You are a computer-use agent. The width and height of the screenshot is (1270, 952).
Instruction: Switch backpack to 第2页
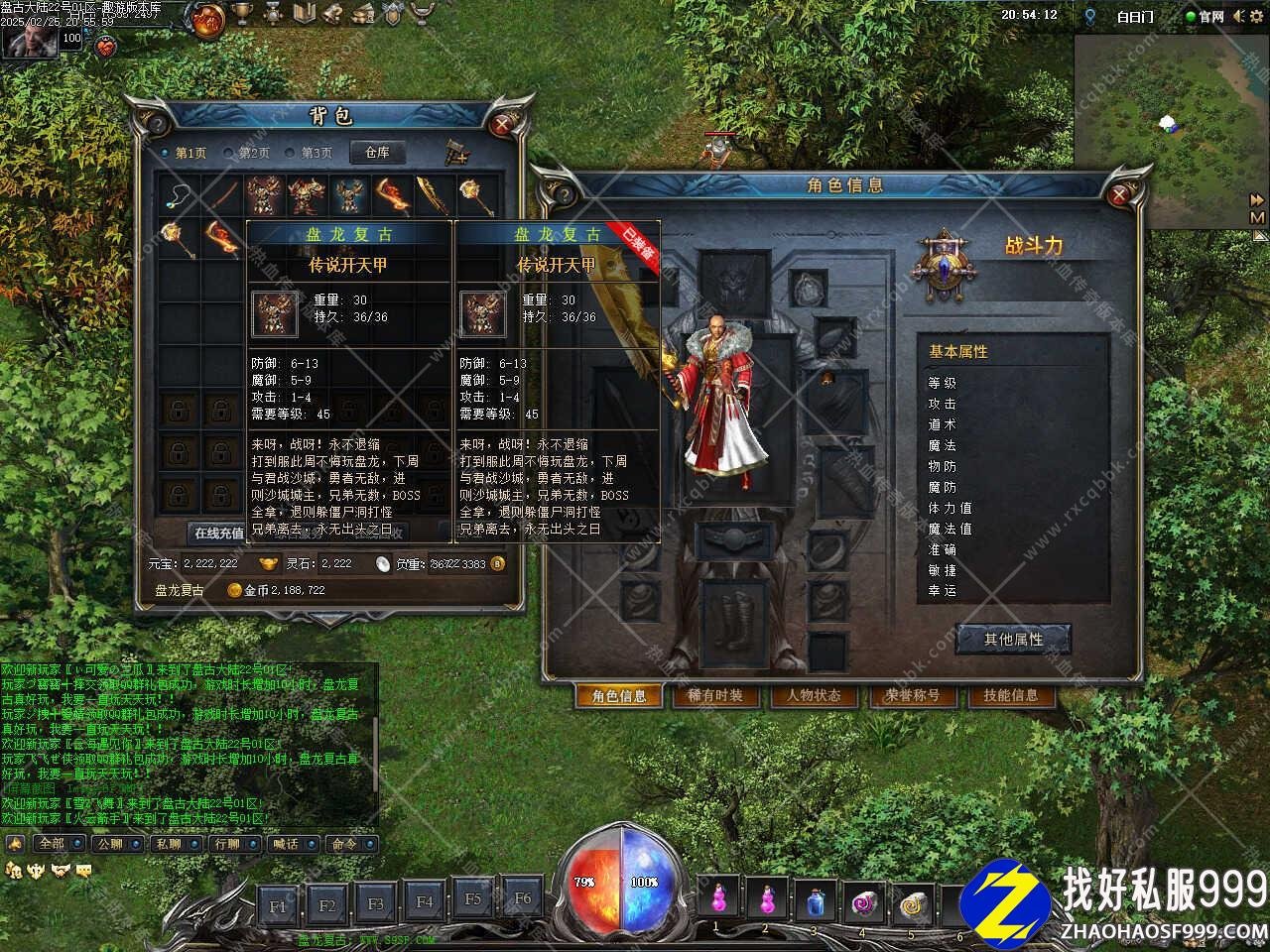(246, 154)
